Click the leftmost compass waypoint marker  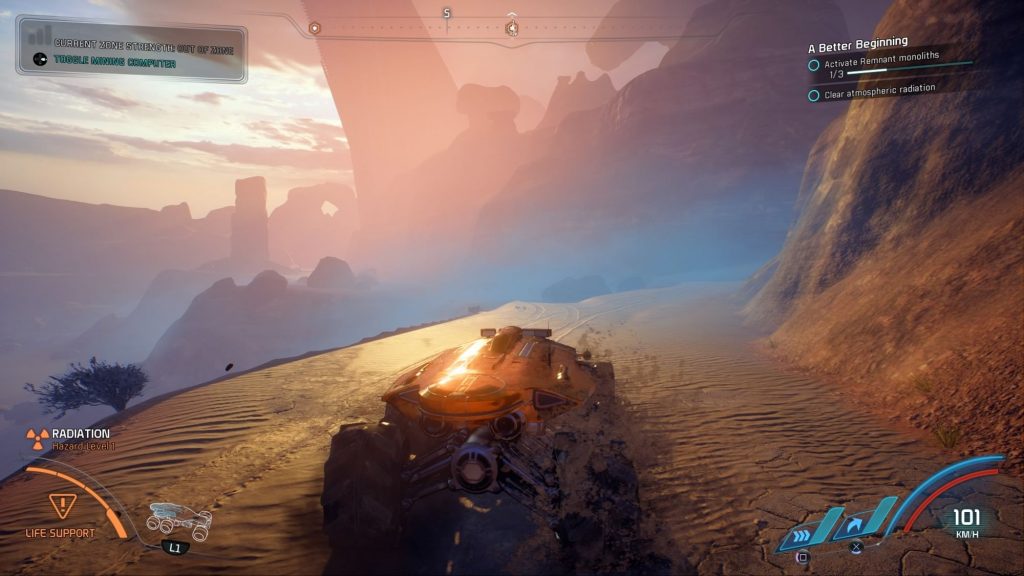tap(314, 28)
